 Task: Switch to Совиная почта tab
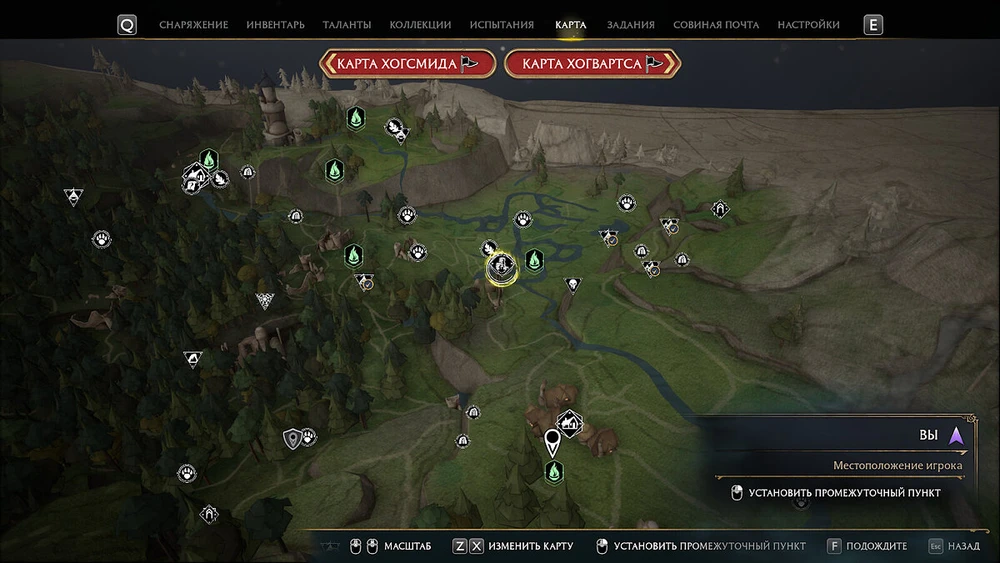point(716,25)
